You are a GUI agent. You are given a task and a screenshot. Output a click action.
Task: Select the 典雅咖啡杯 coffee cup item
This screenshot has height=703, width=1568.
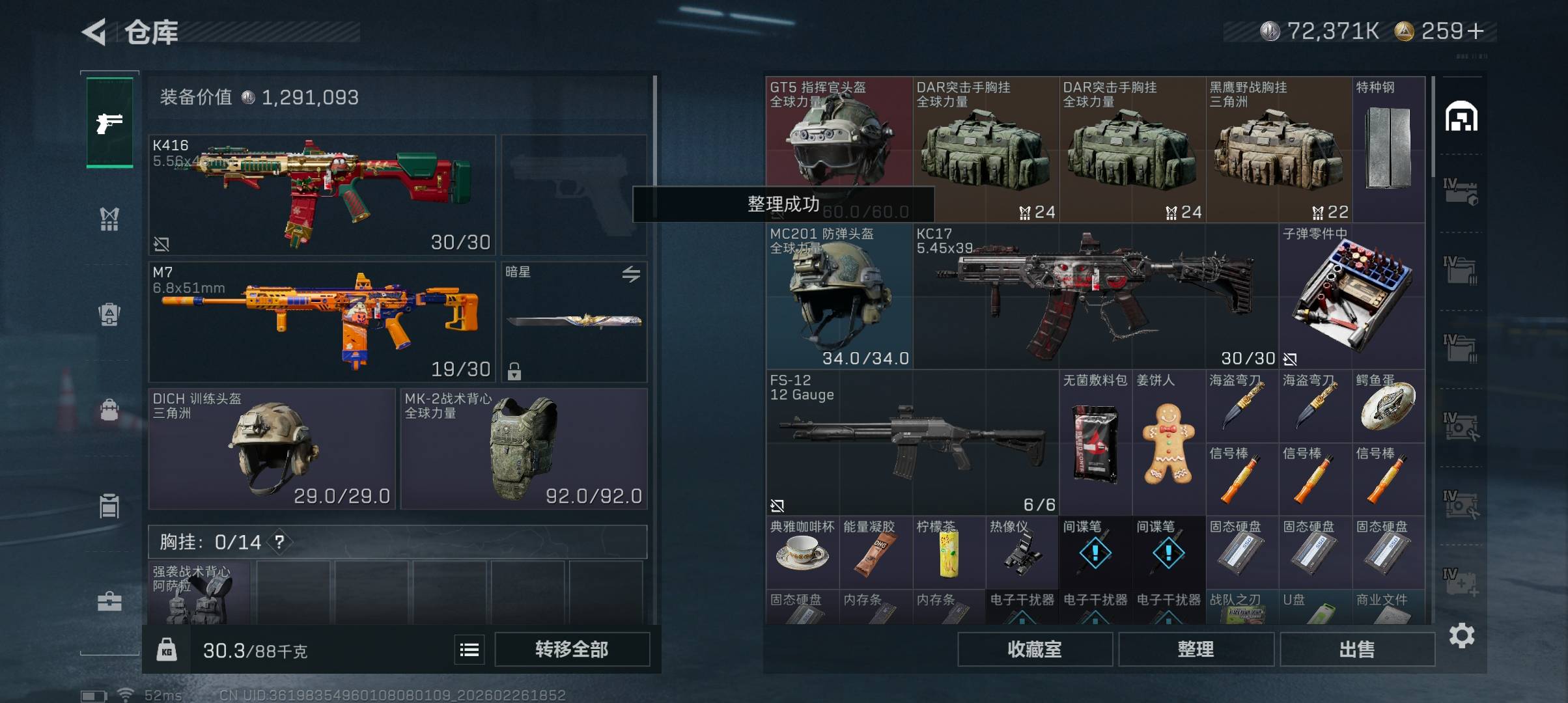pos(802,552)
